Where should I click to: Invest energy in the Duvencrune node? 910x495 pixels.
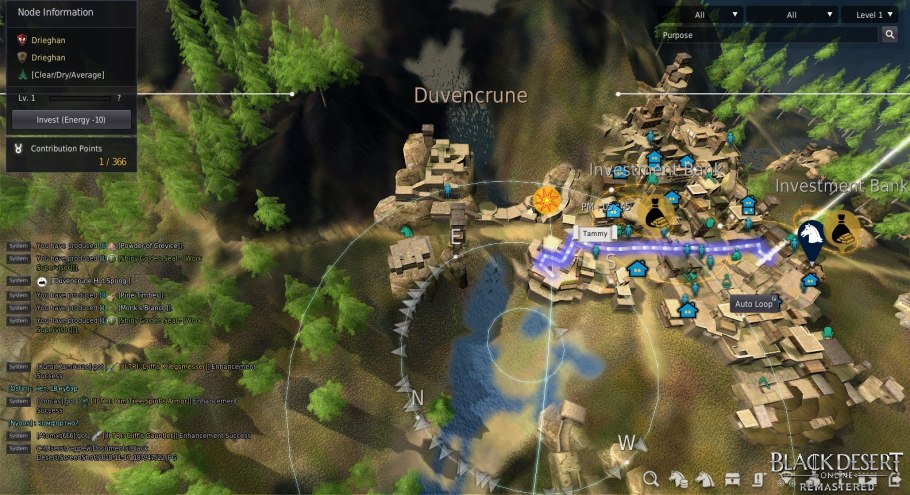(x=70, y=119)
